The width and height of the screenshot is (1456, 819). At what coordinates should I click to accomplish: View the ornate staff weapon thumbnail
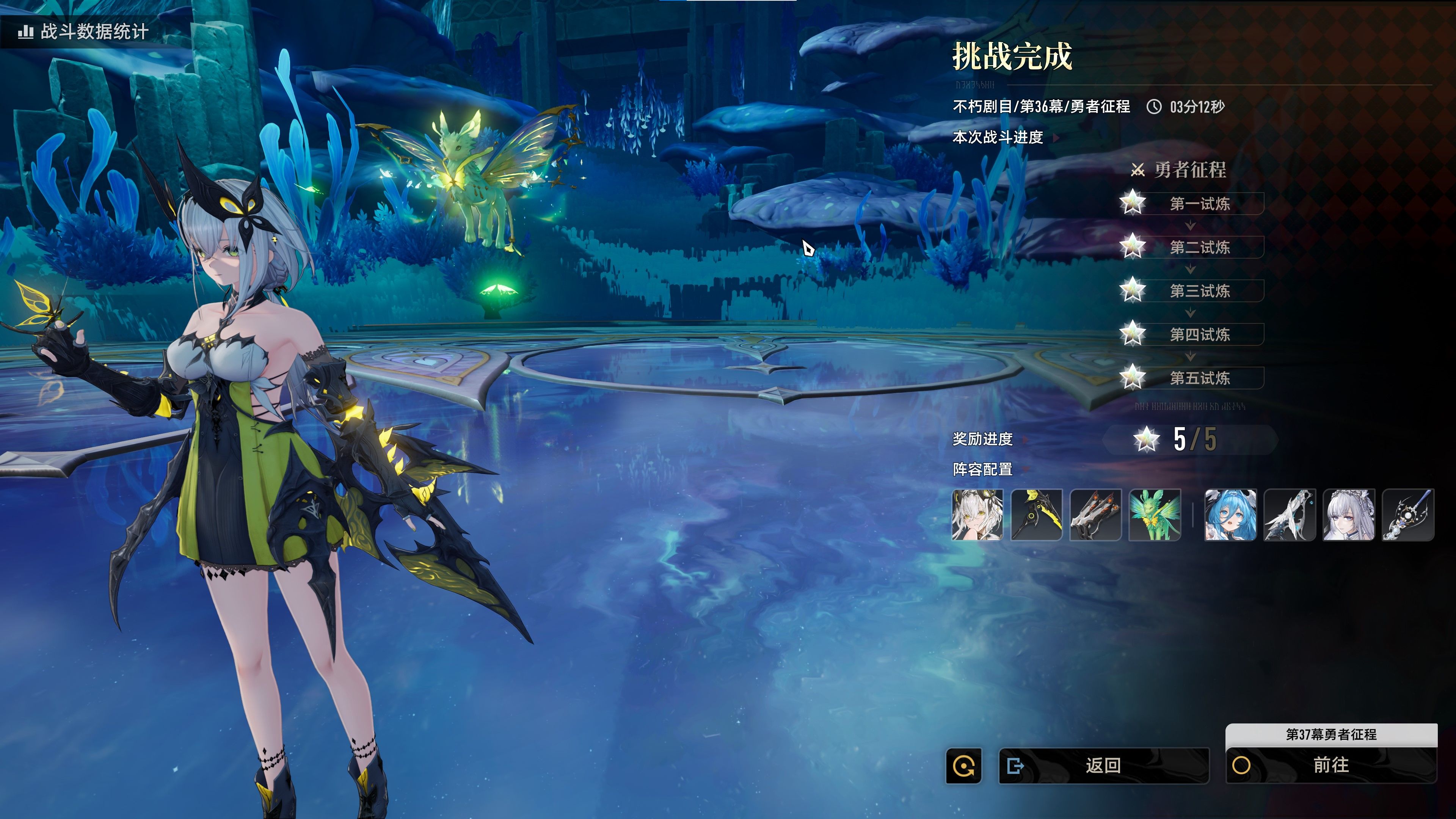(x=1407, y=515)
